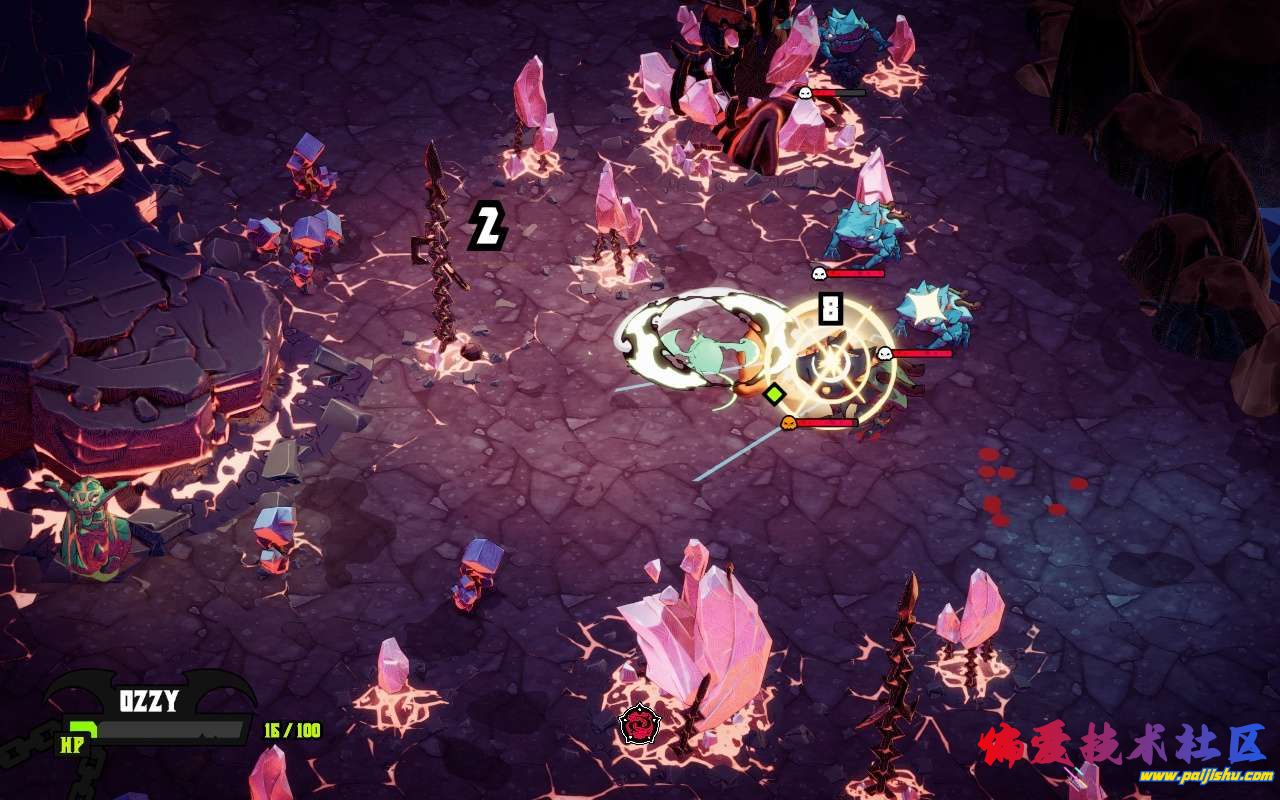Select the OZZY player nameplate
Image resolution: width=1280 pixels, height=800 pixels.
[149, 701]
